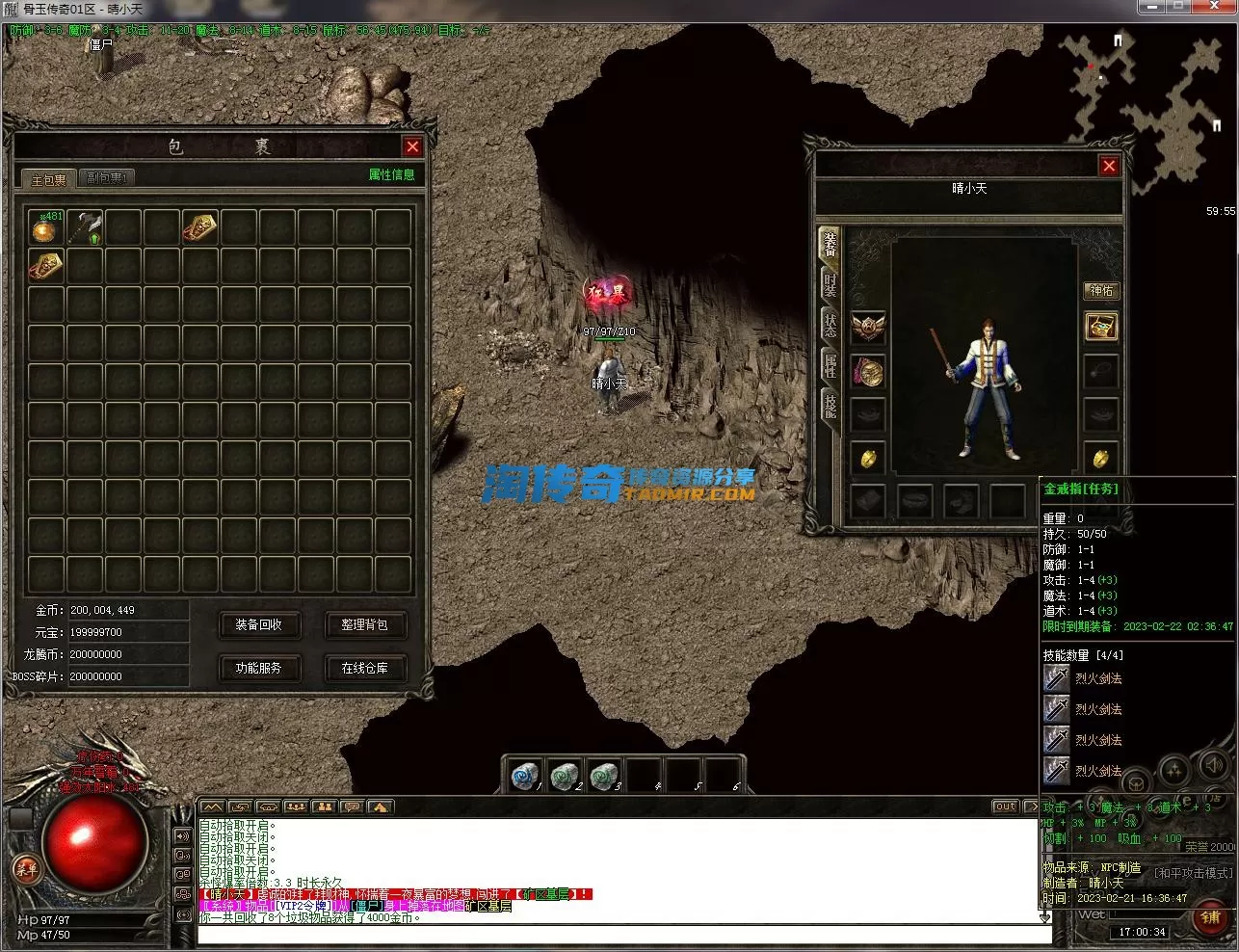
Task: Select the axe item in the bag
Action: click(86, 226)
